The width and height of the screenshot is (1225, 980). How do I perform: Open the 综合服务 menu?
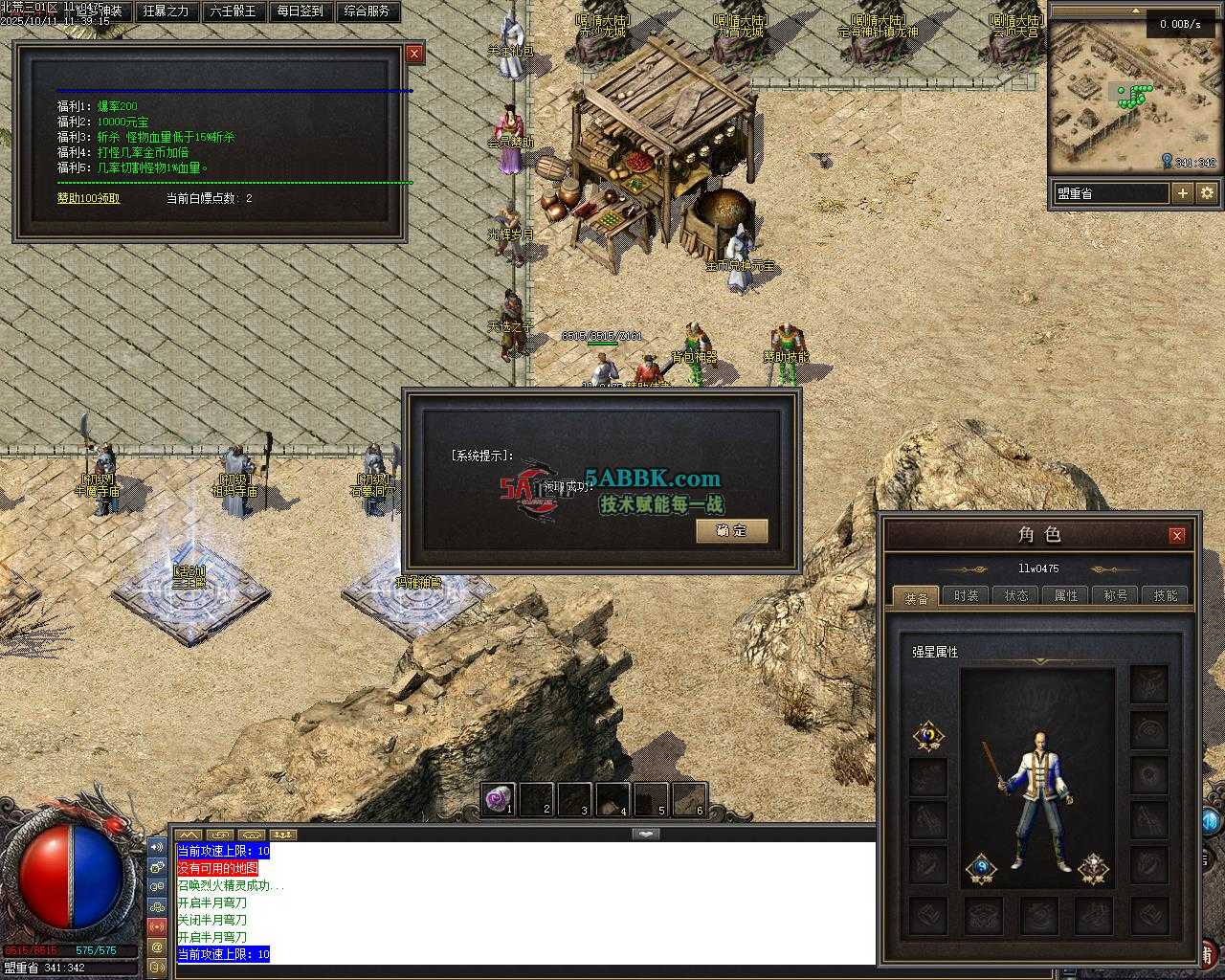tap(367, 11)
